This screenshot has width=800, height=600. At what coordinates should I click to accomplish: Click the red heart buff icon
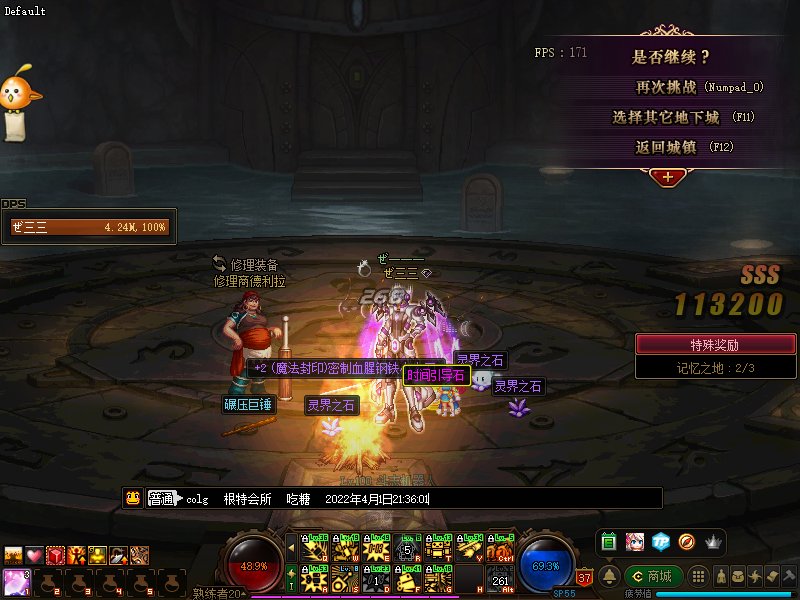34,554
